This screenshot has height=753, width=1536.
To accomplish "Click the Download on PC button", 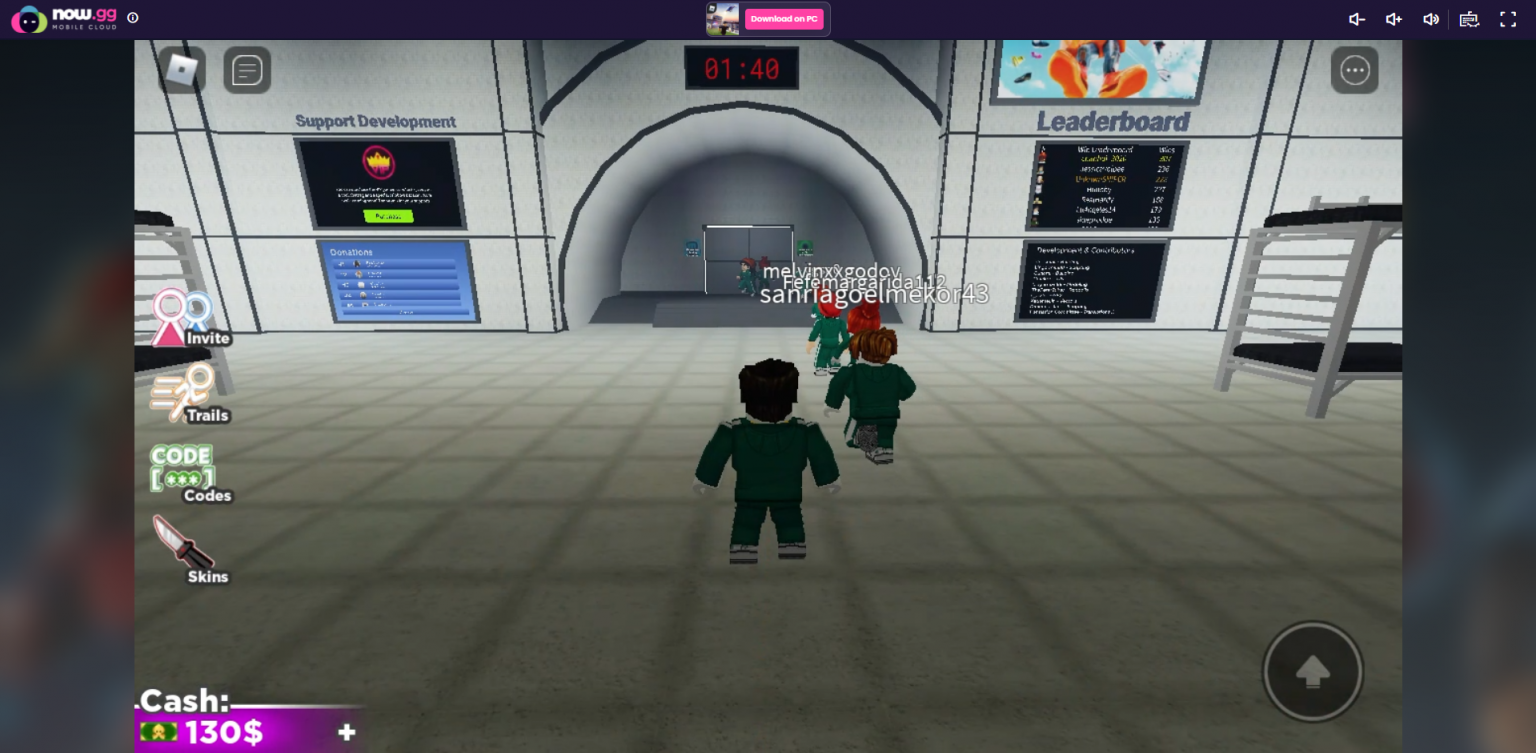I will tap(784, 19).
